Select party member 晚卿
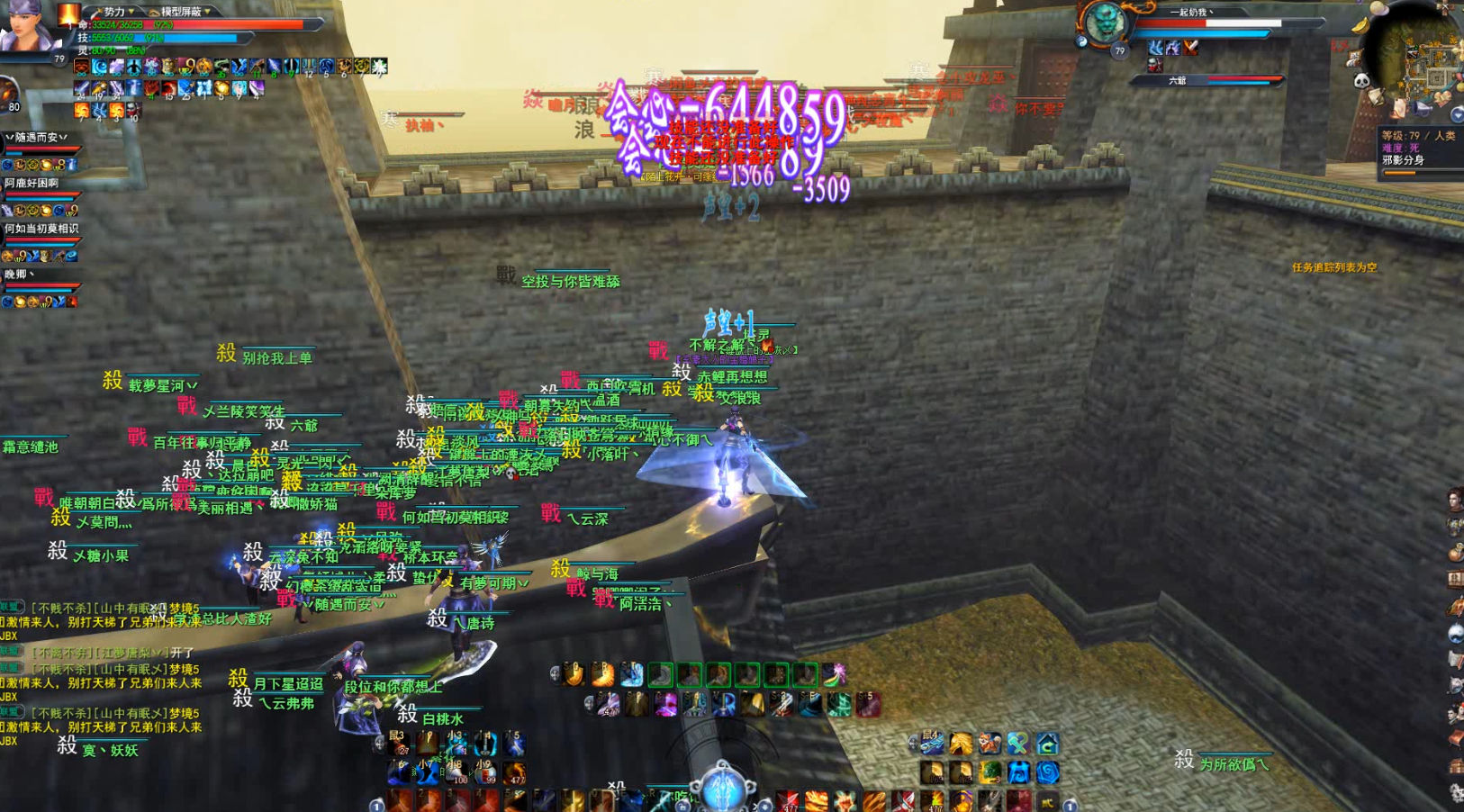1464x812 pixels. coord(20,275)
